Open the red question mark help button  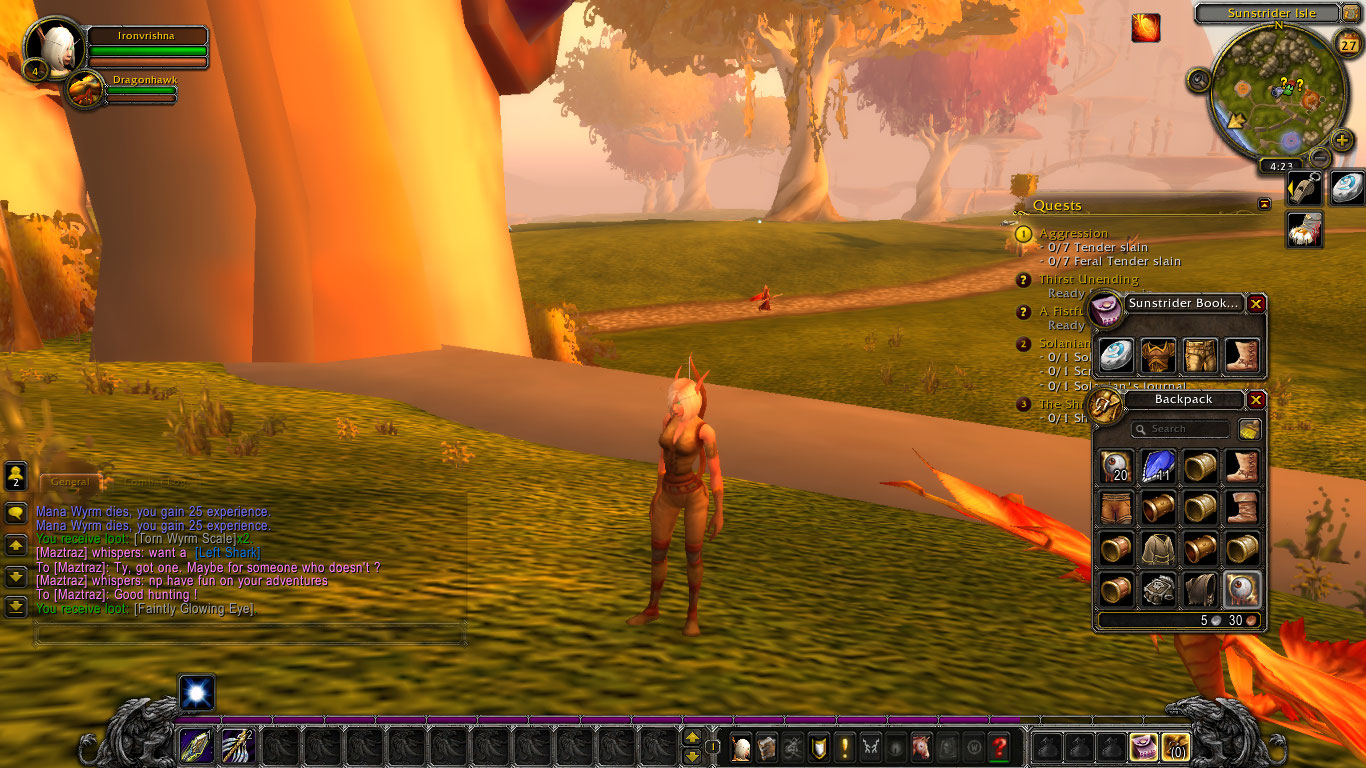[999, 746]
